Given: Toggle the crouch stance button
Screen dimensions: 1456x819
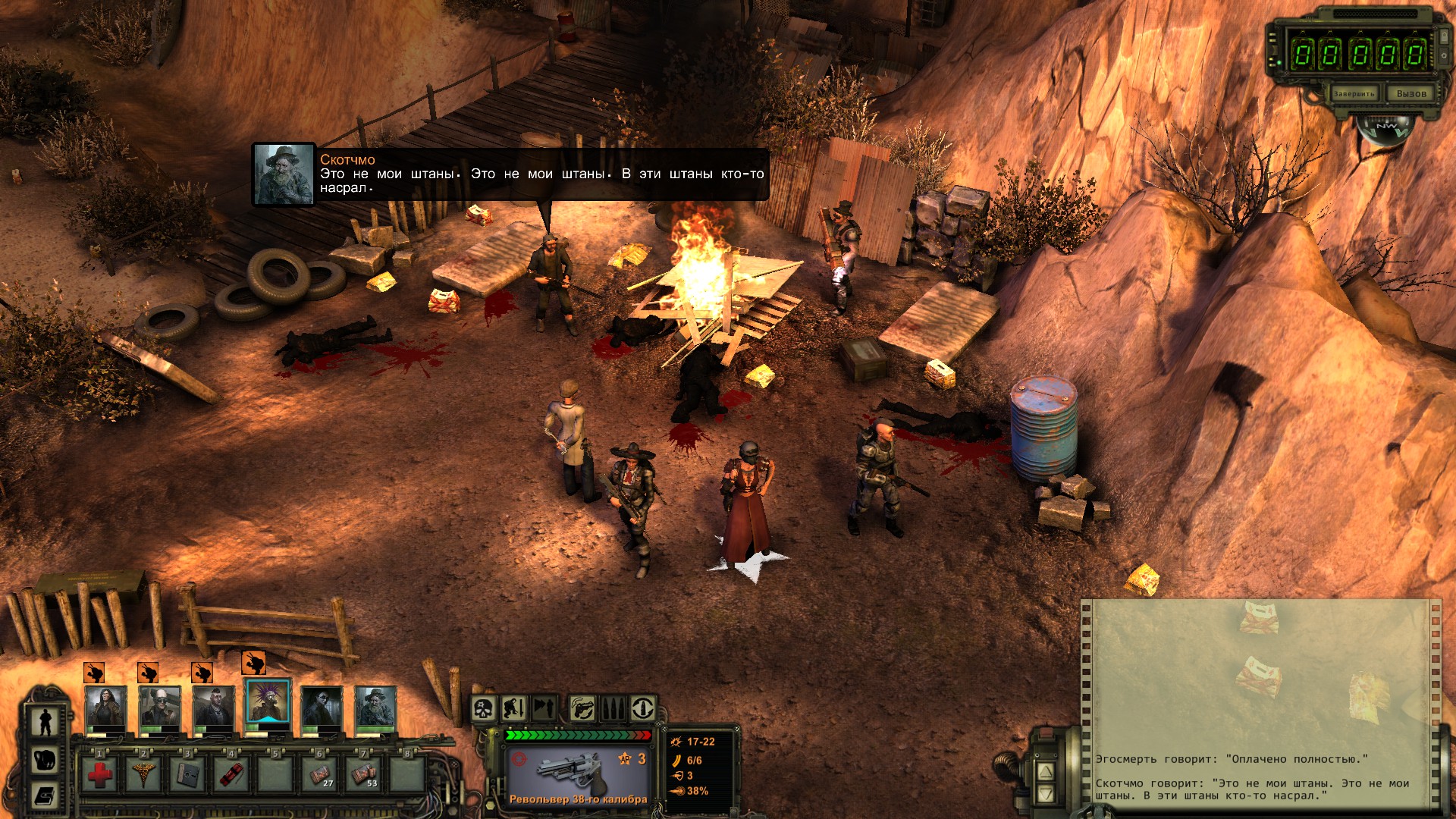Looking at the screenshot, I should (514, 709).
